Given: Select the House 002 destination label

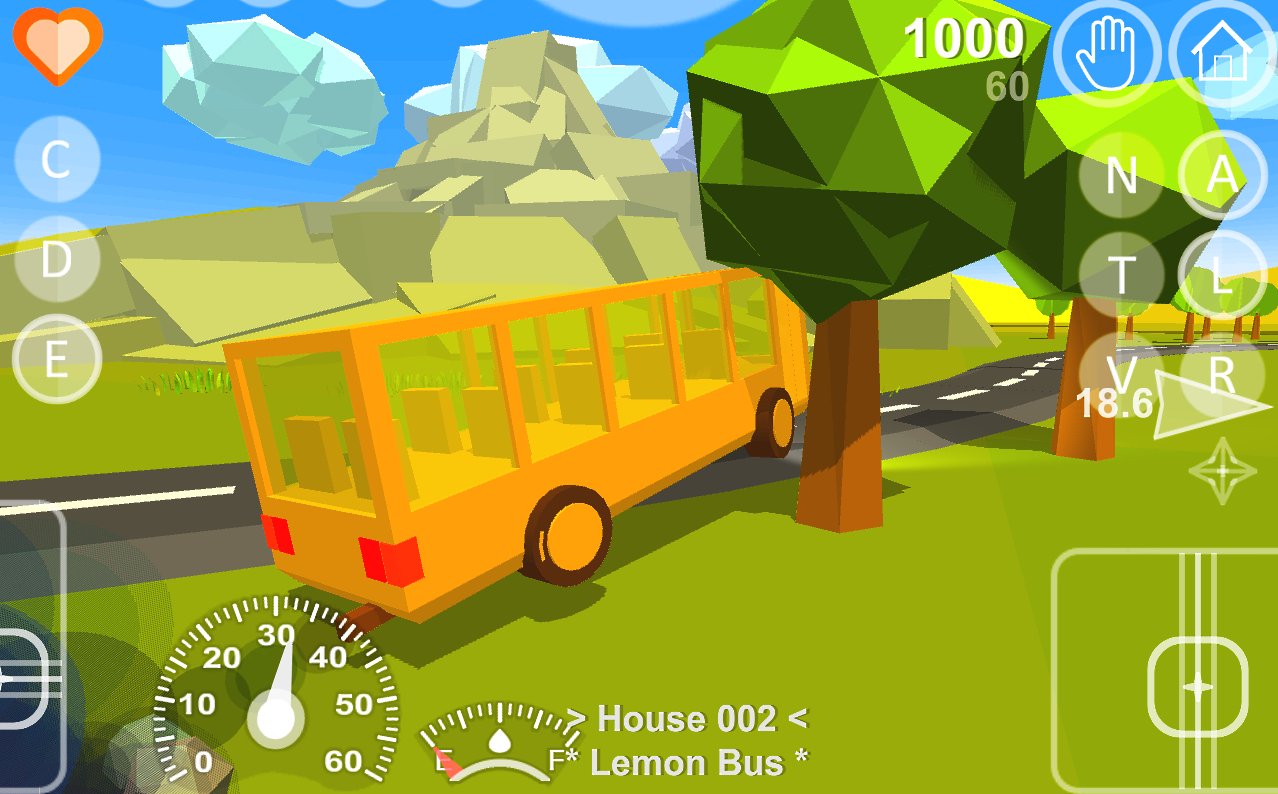Looking at the screenshot, I should pos(686,719).
